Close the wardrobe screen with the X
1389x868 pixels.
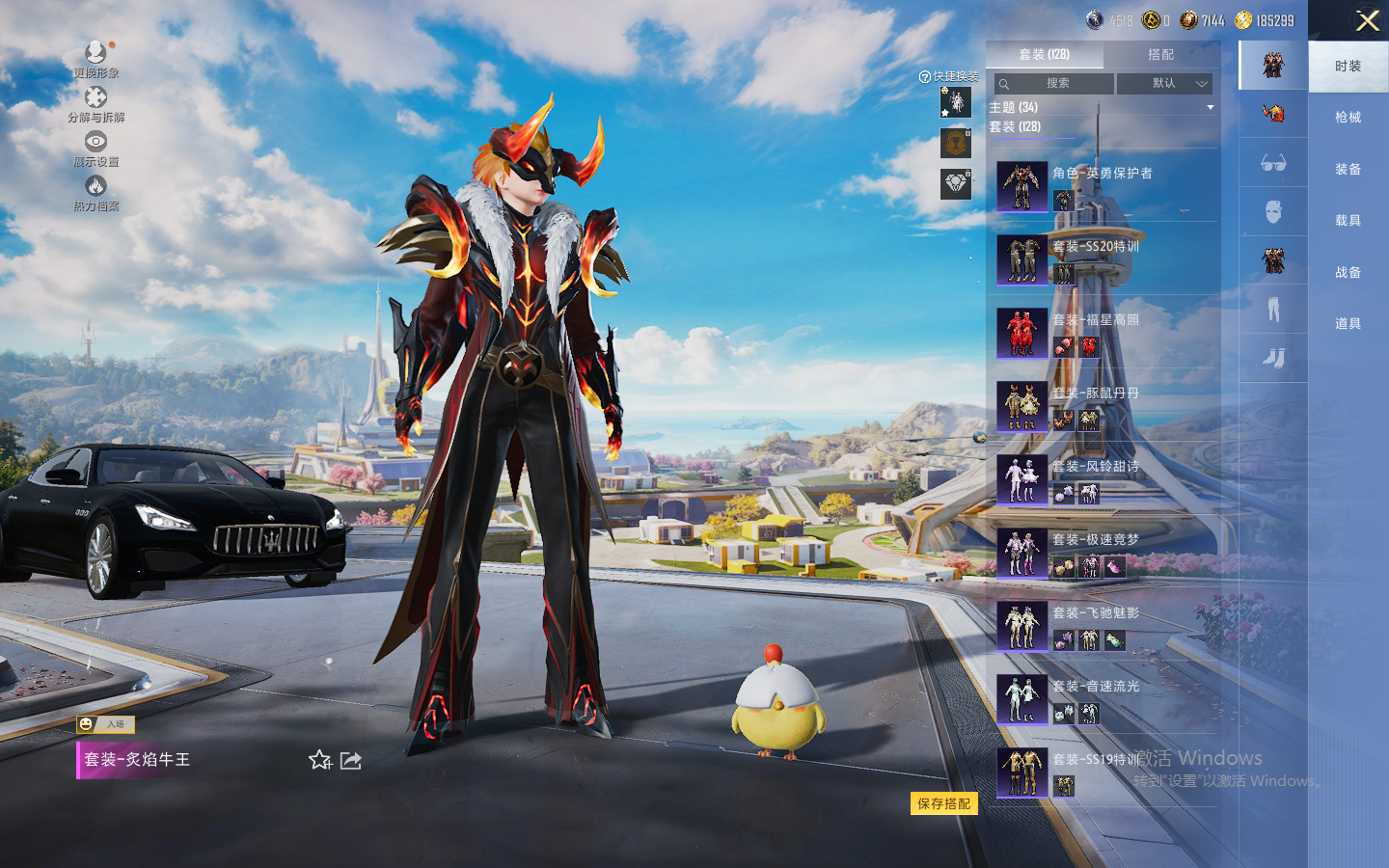tap(1367, 21)
